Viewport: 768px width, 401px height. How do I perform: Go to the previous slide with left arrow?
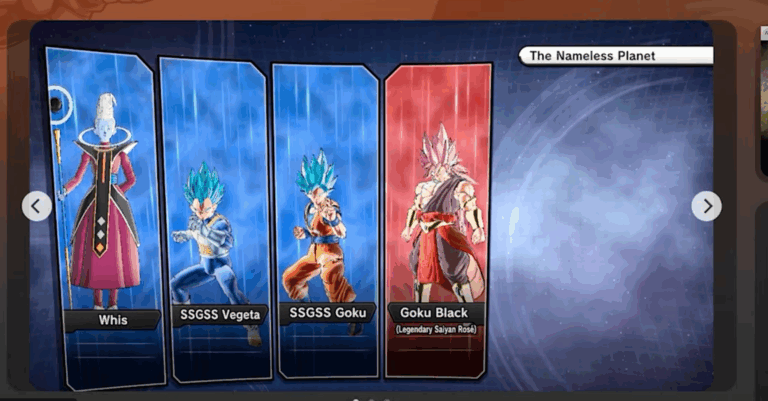pyautogui.click(x=37, y=206)
